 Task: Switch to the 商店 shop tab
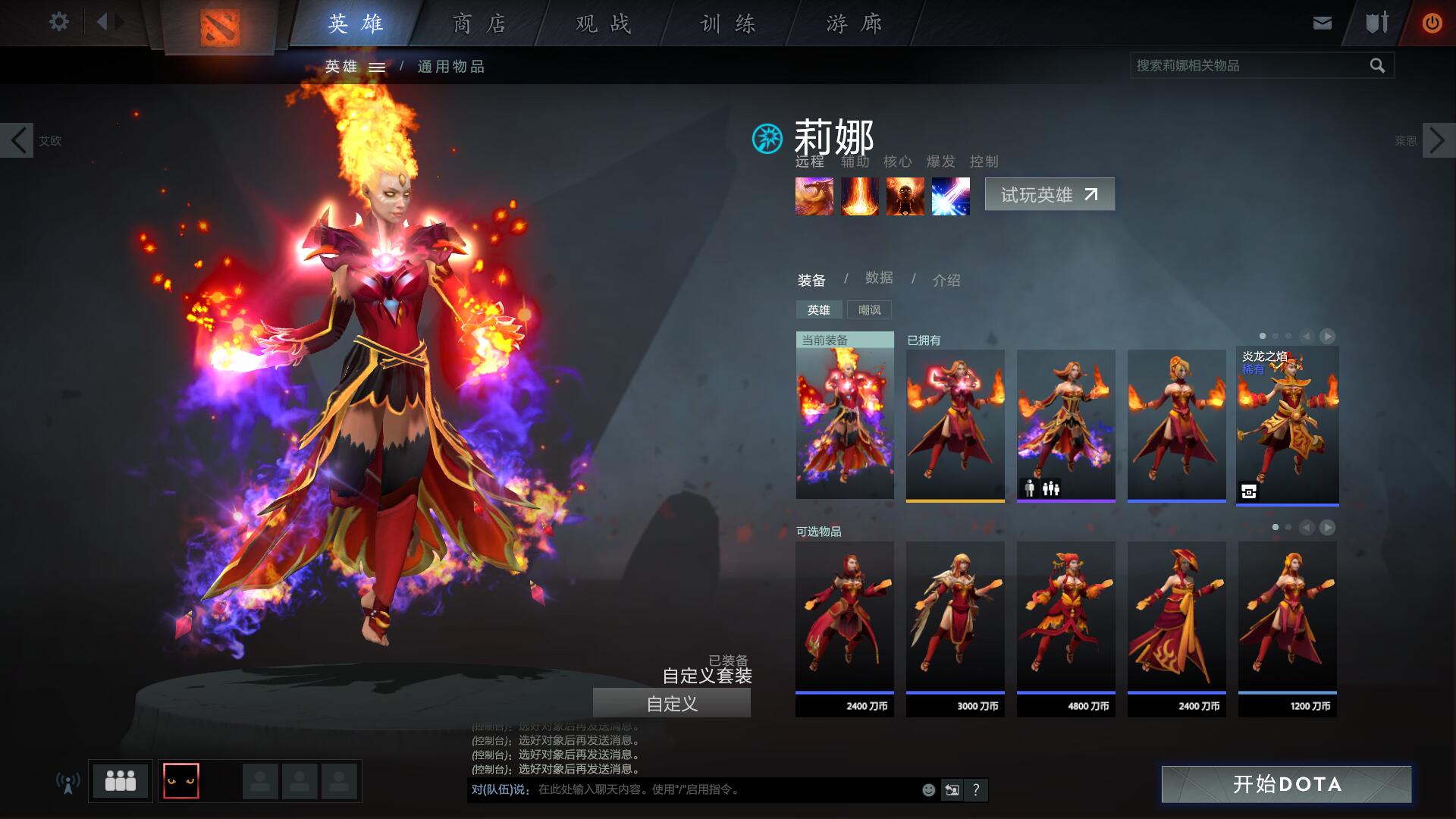(479, 24)
